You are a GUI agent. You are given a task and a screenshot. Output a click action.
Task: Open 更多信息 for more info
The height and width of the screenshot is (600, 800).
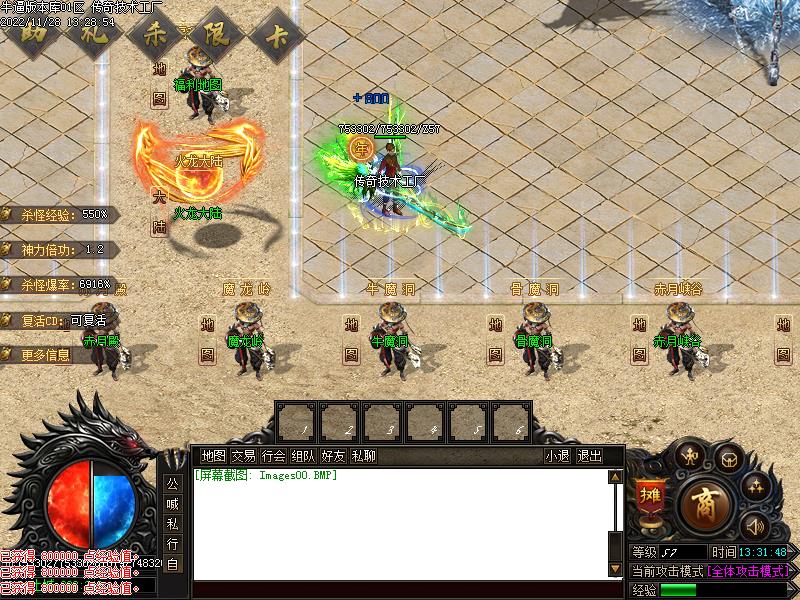pyautogui.click(x=47, y=355)
